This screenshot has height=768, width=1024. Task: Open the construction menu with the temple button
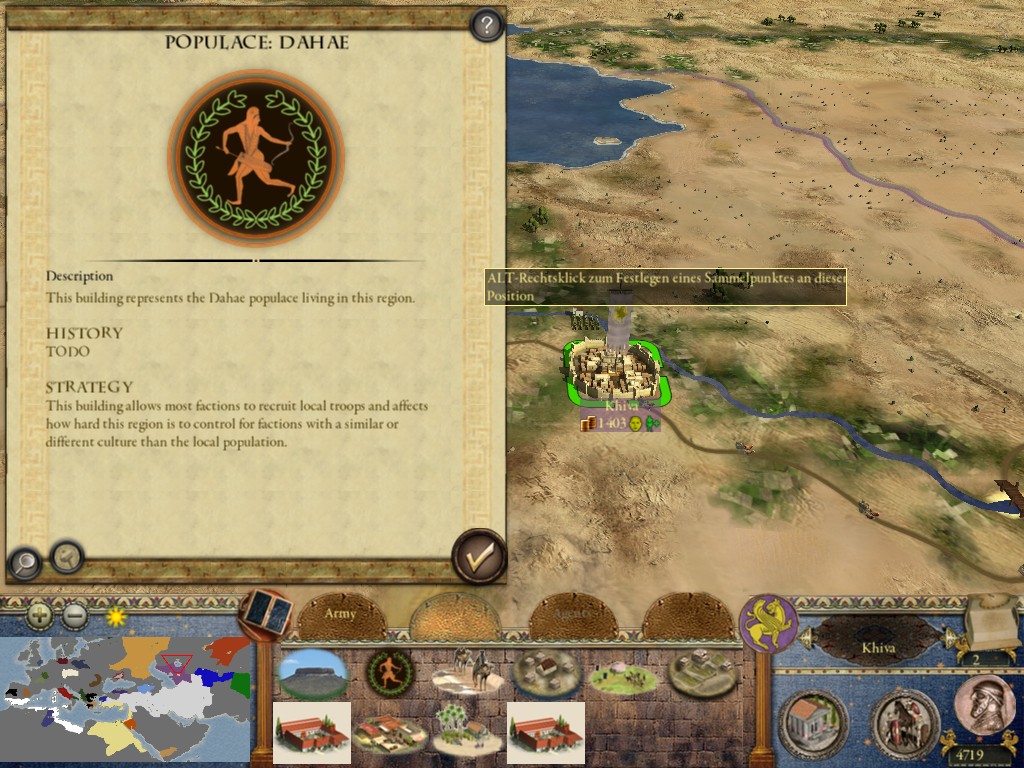click(812, 720)
